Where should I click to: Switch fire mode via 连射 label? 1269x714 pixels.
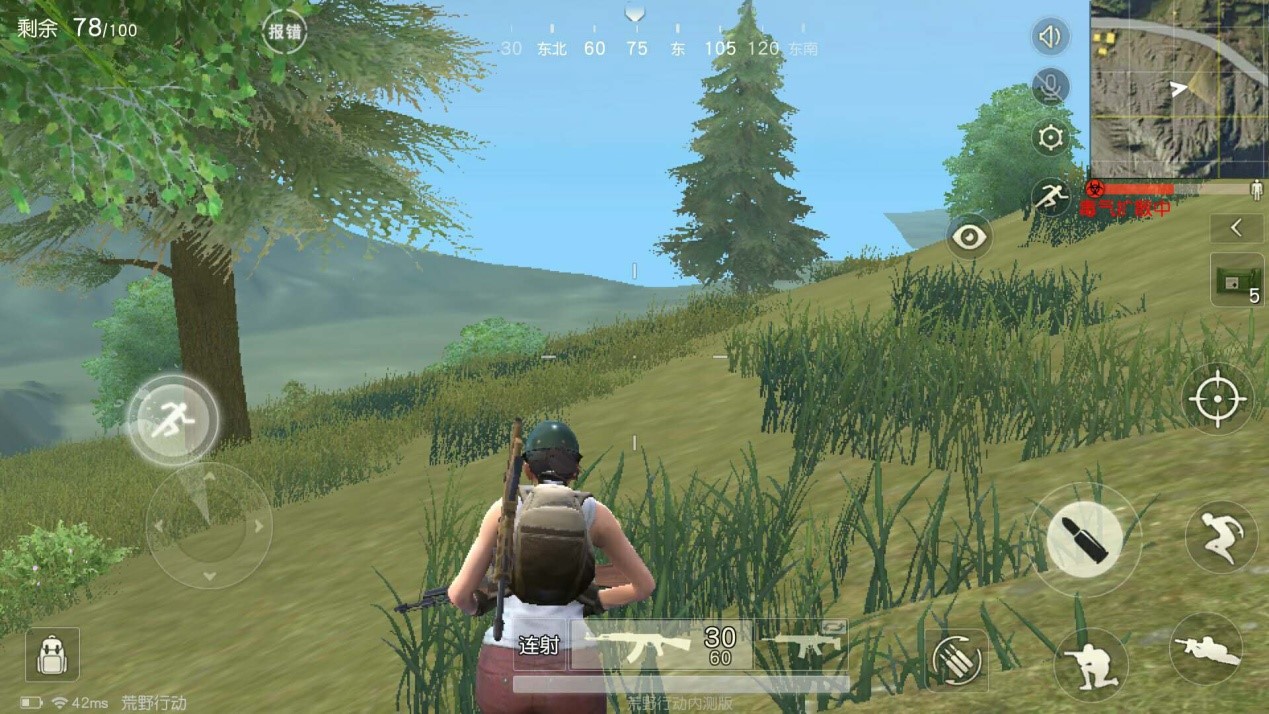pos(539,645)
